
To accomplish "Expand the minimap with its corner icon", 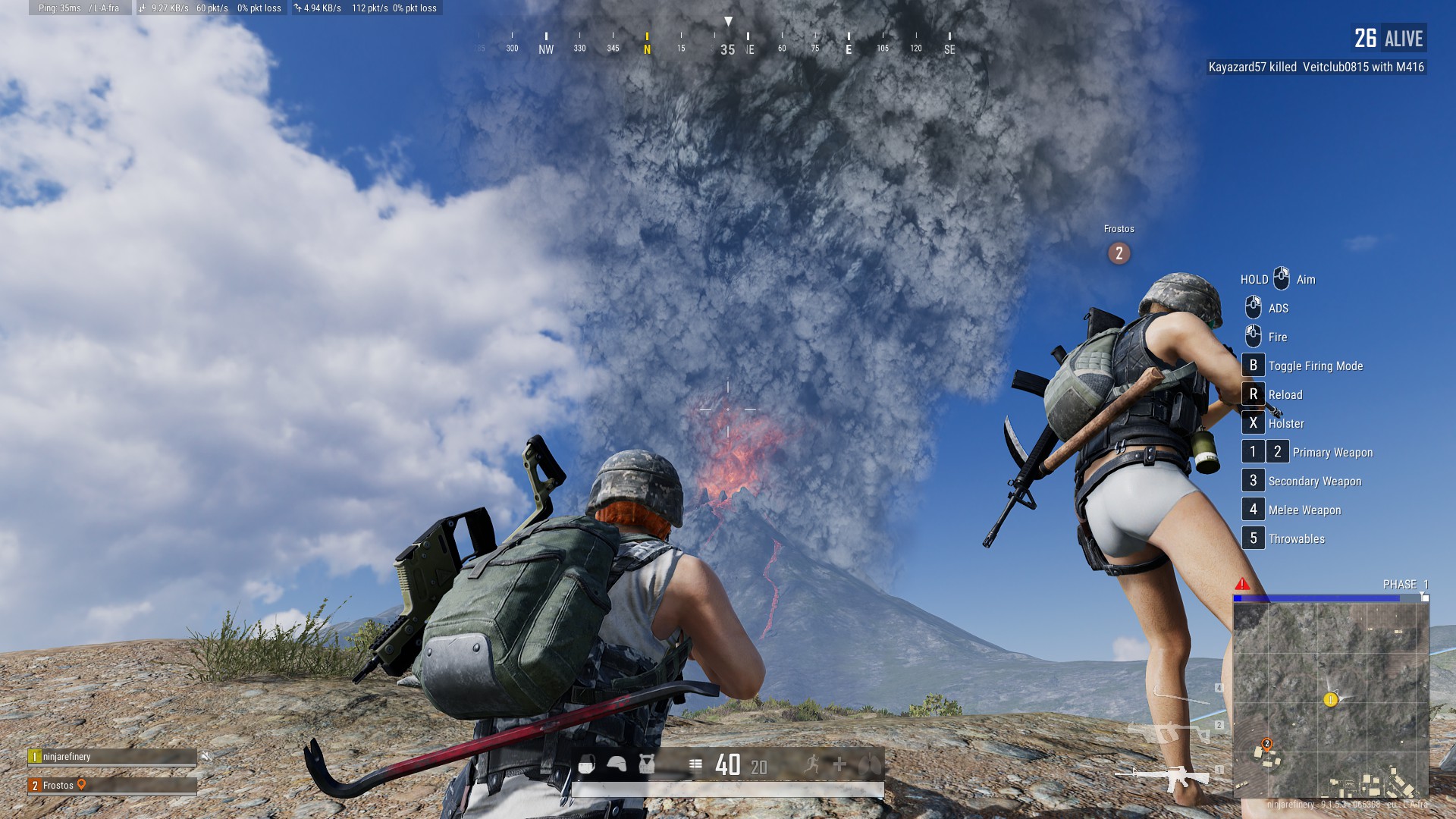I will tap(1423, 597).
